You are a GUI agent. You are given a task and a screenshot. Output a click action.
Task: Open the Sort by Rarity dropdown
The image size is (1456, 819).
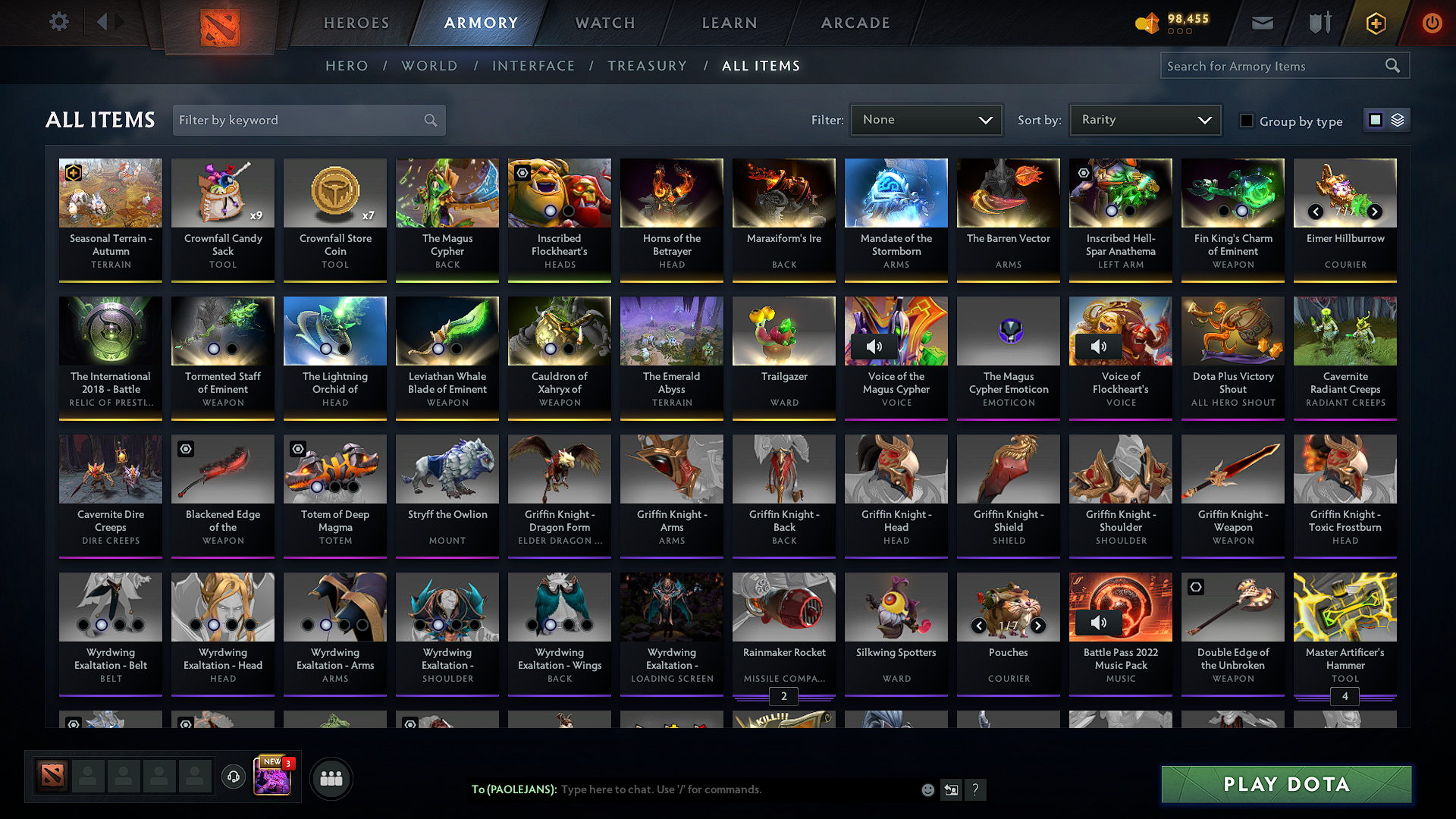[x=1144, y=120]
